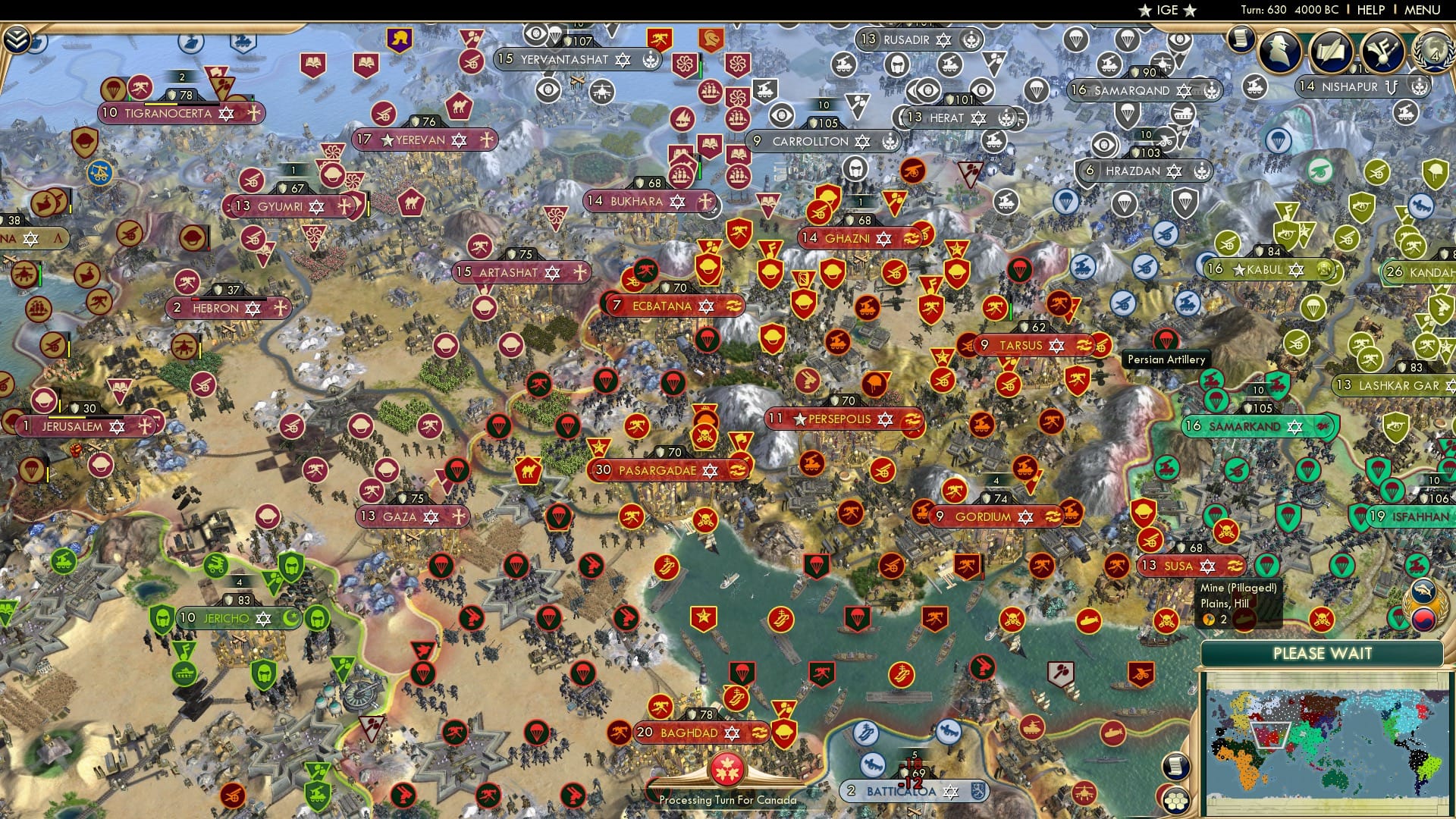Click the scroll icon above the minimap

point(1175,767)
